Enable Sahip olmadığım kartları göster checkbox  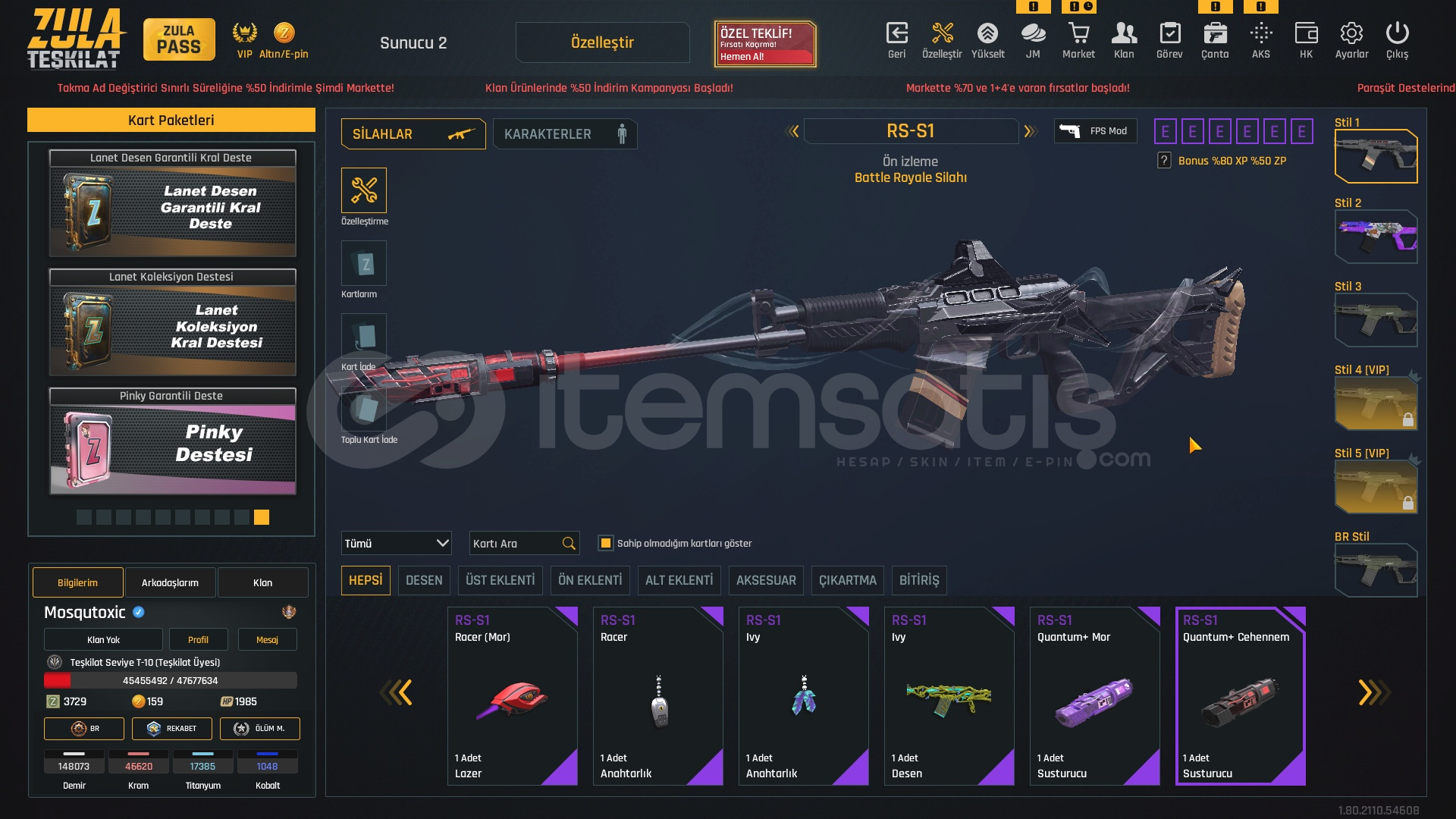(x=606, y=543)
